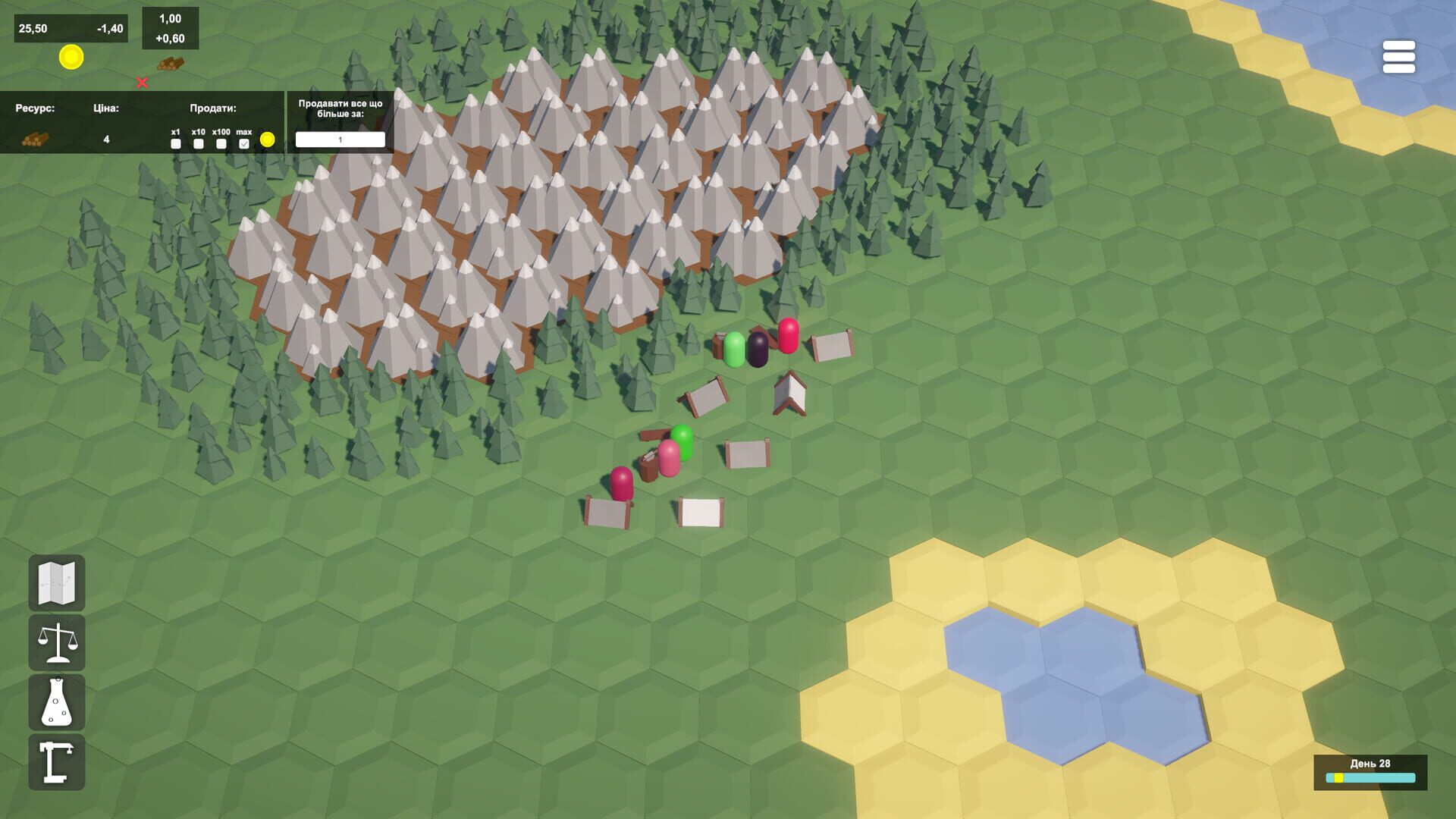Open the research flask panel

(57, 702)
